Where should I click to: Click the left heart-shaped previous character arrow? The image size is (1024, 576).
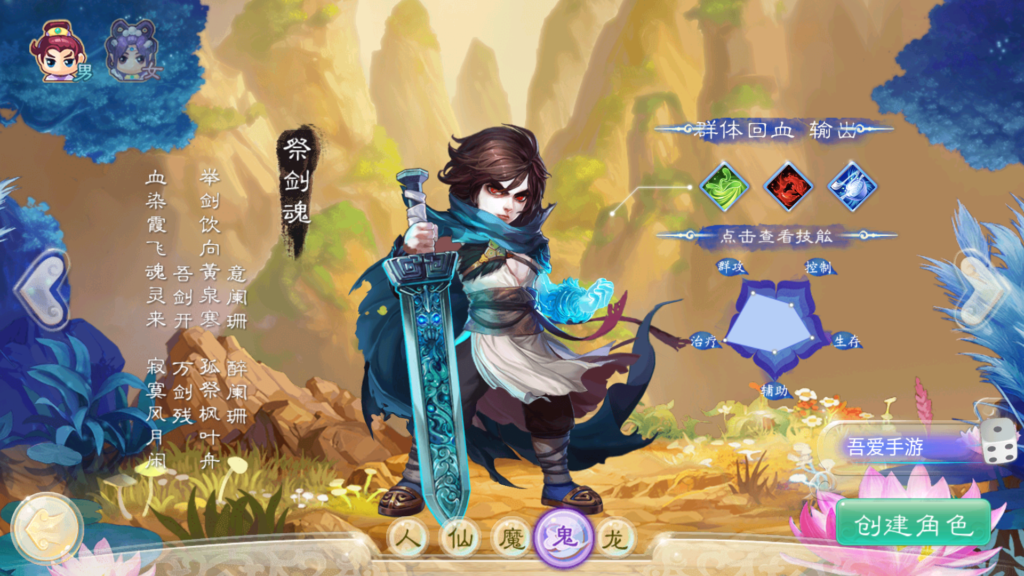[x=42, y=288]
